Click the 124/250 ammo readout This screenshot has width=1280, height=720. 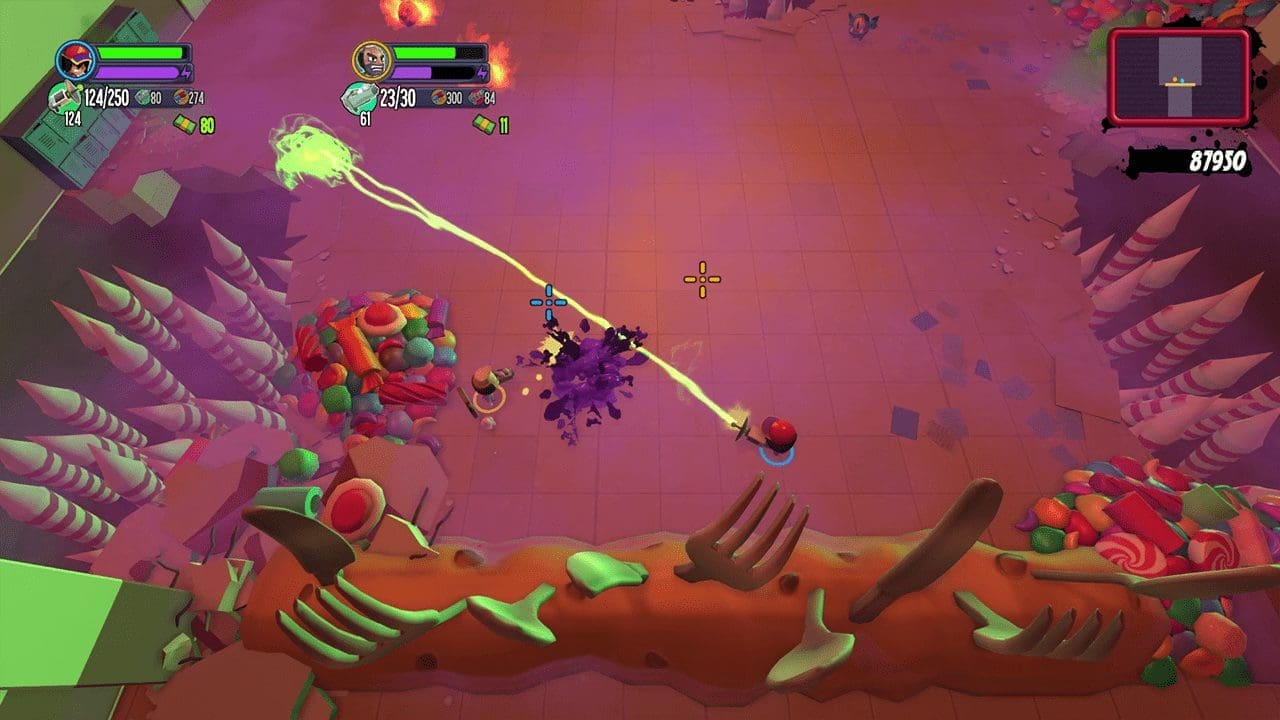(x=107, y=97)
